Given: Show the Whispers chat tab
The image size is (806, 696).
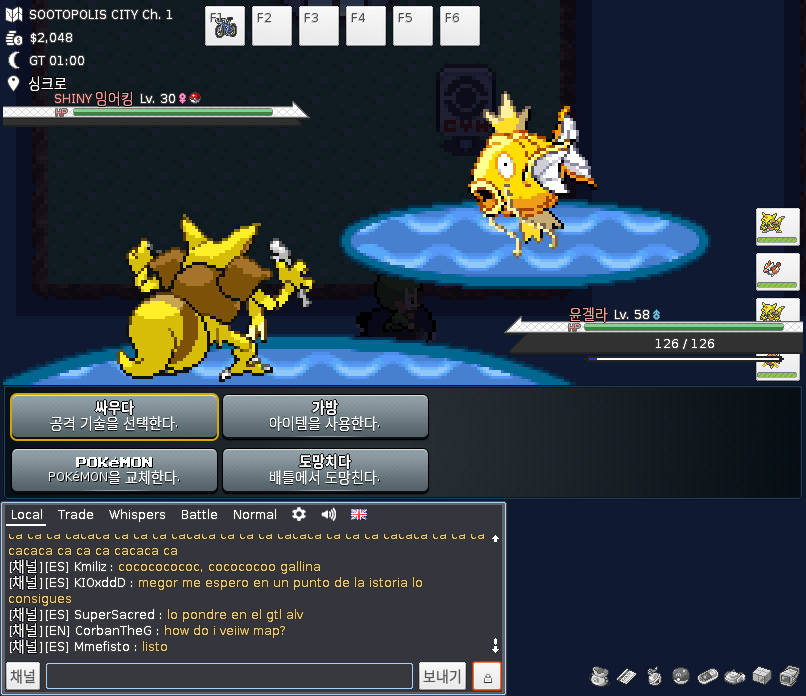Looking at the screenshot, I should (137, 515).
